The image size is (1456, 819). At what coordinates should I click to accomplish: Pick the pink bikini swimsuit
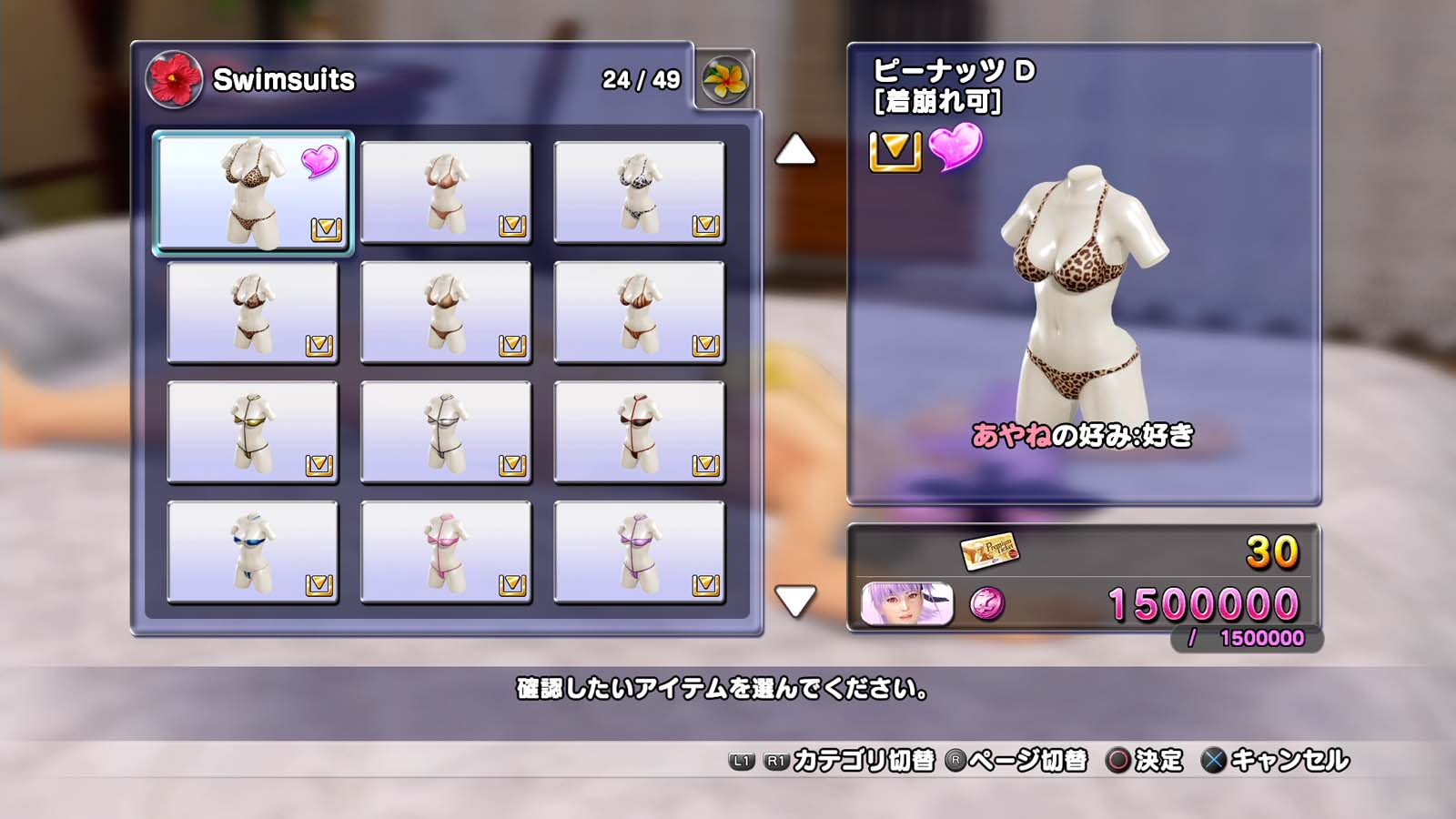tap(446, 551)
